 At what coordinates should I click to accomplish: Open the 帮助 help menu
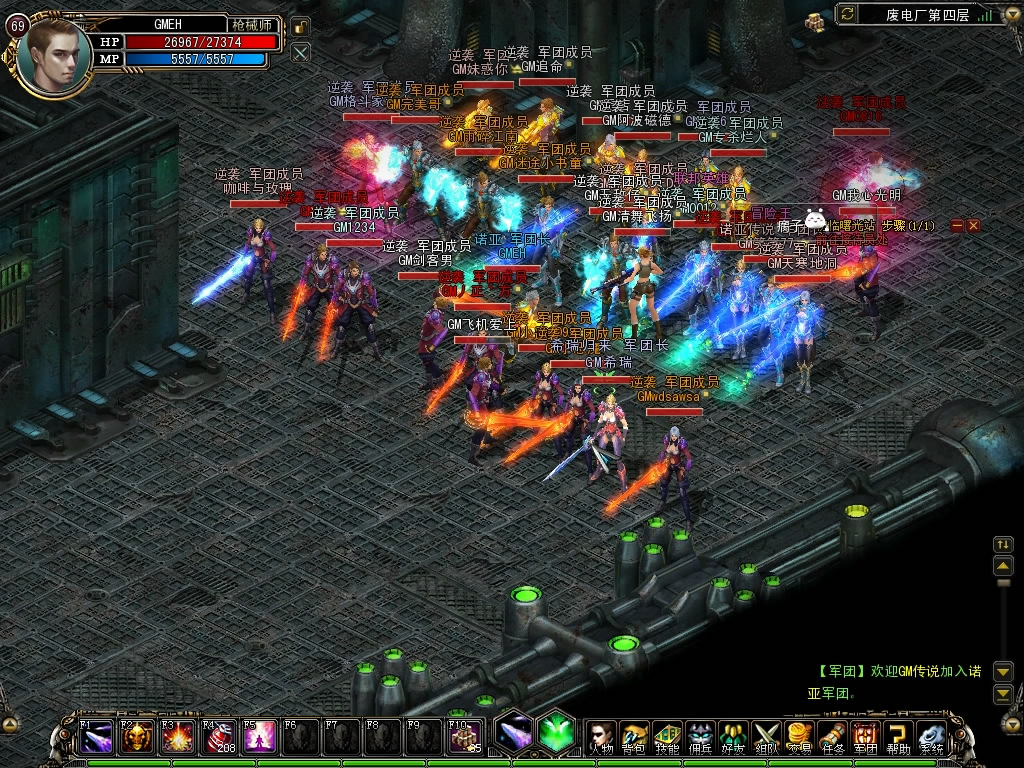(898, 736)
